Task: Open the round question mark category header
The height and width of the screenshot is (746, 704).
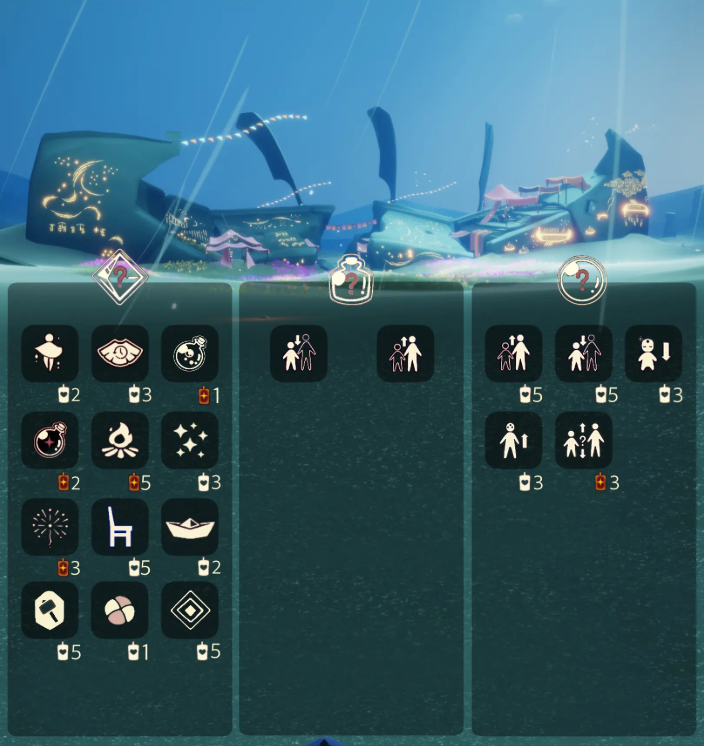Action: pyautogui.click(x=582, y=279)
